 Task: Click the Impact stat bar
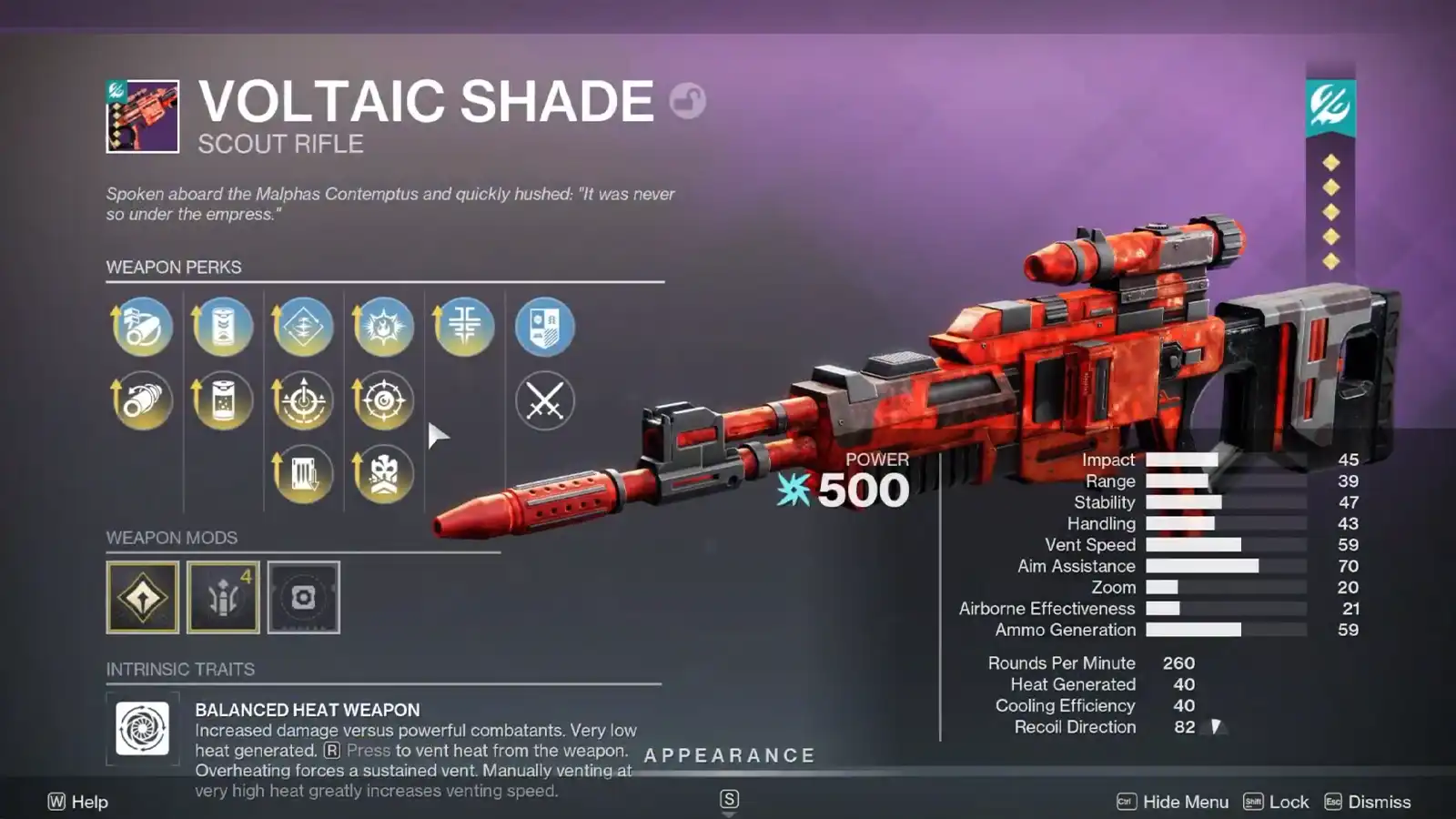pos(1183,460)
